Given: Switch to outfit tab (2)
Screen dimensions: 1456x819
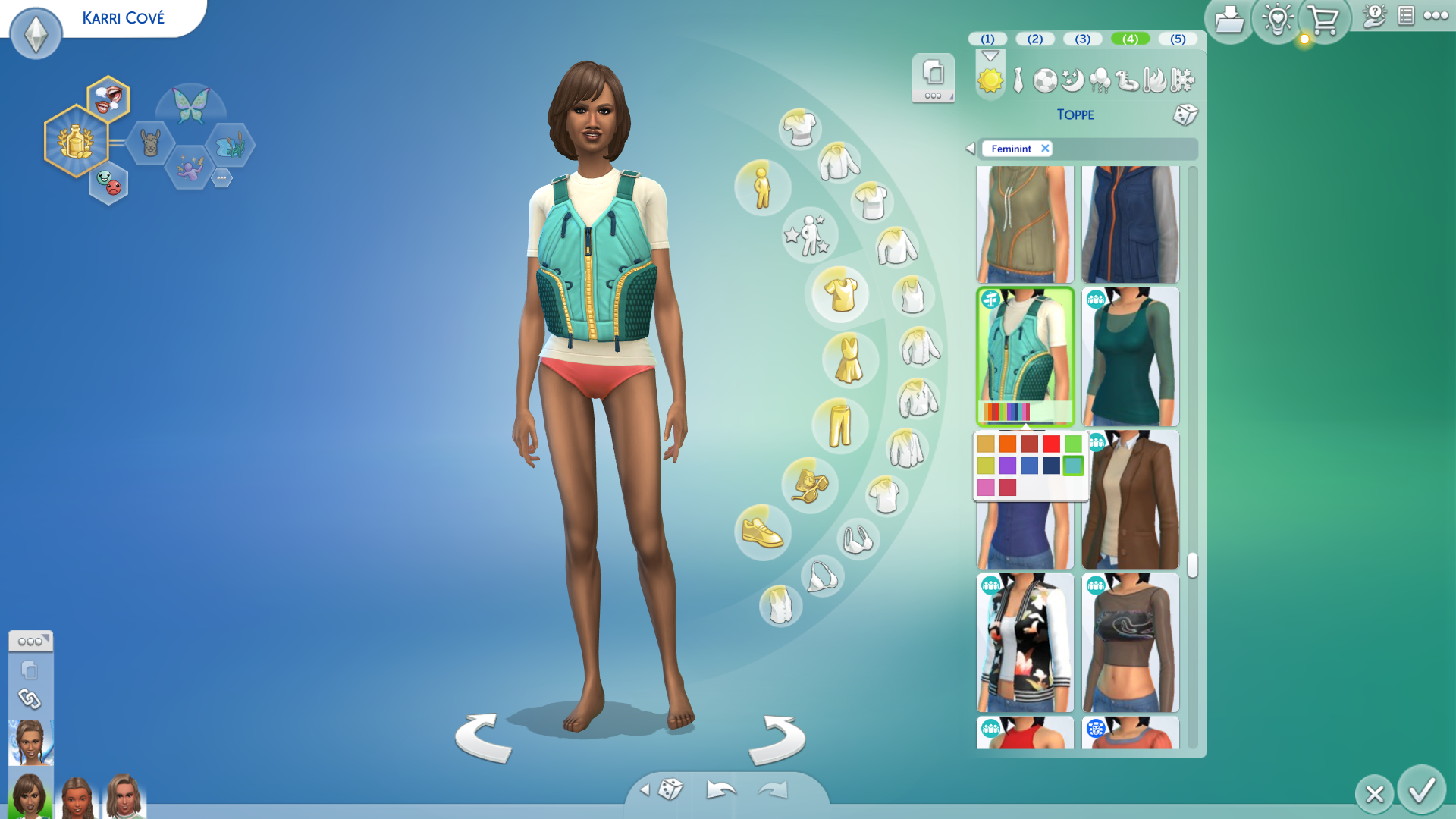Looking at the screenshot, I should (x=1034, y=39).
